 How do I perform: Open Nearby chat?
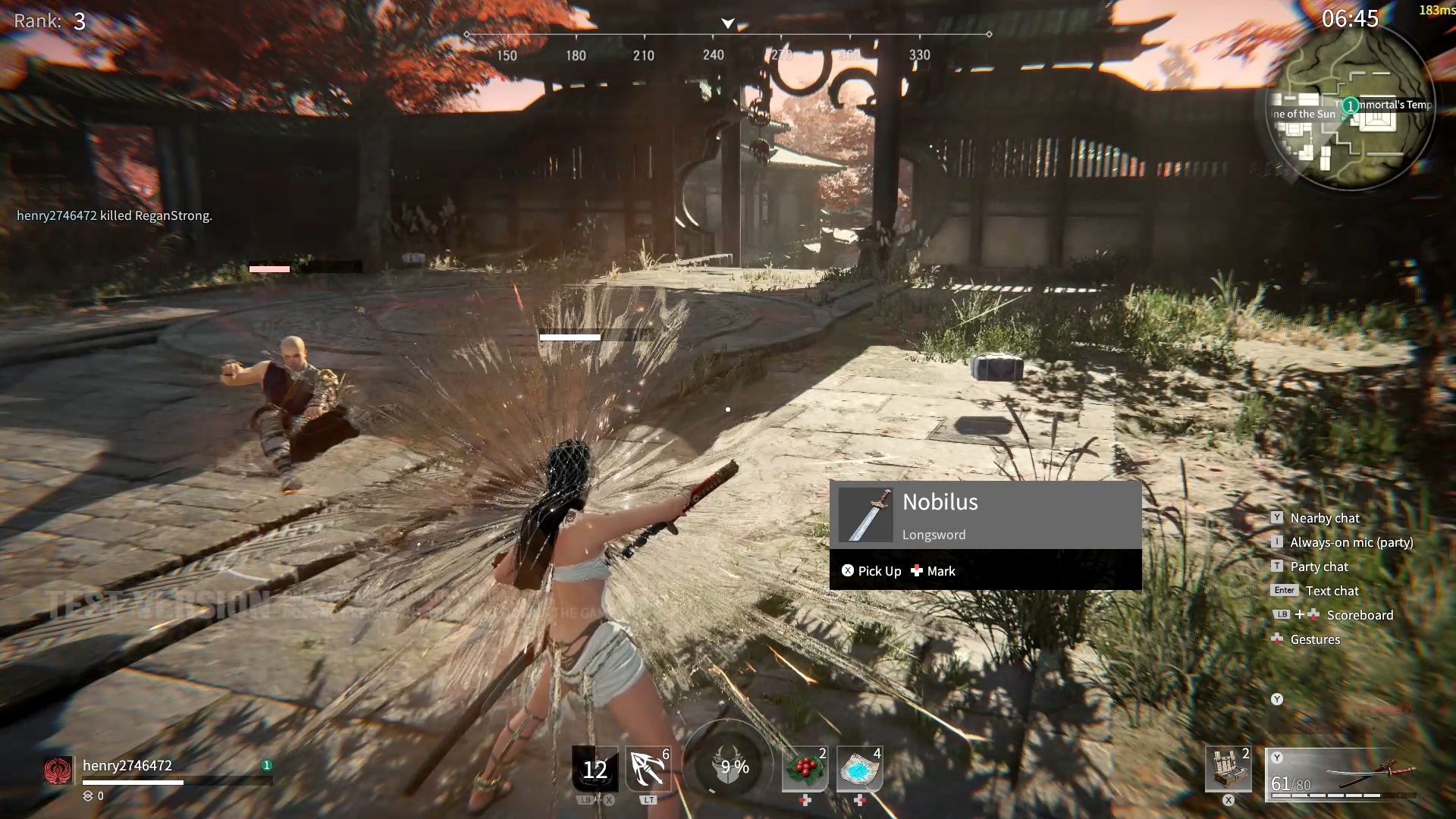[x=1324, y=518]
